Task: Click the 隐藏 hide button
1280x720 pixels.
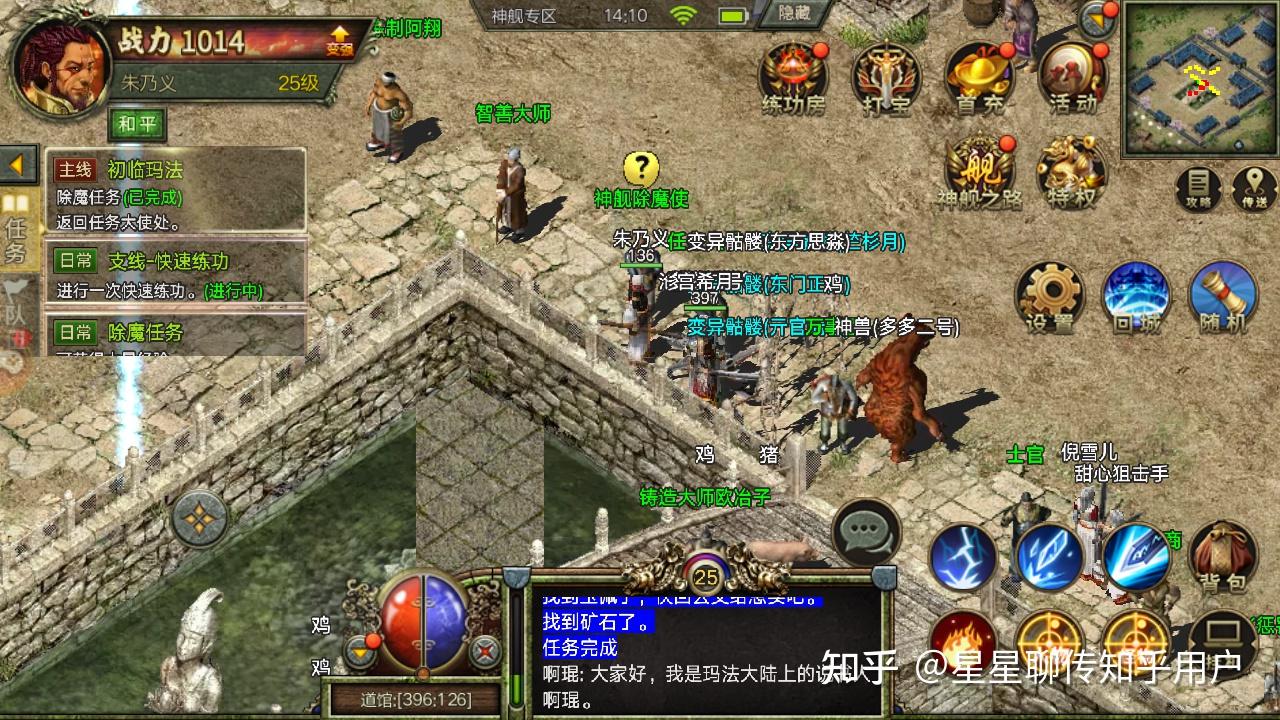Action: click(794, 14)
